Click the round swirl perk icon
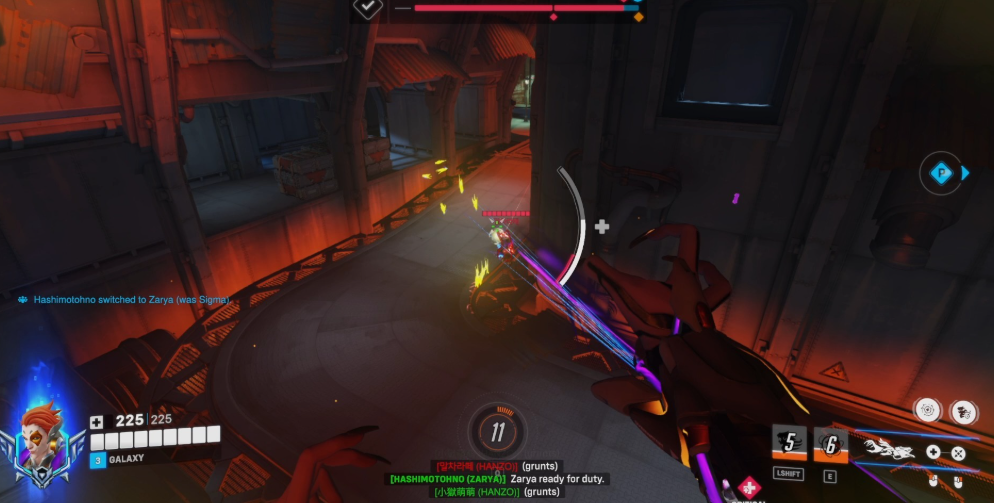This screenshot has height=503, width=994. click(x=928, y=410)
